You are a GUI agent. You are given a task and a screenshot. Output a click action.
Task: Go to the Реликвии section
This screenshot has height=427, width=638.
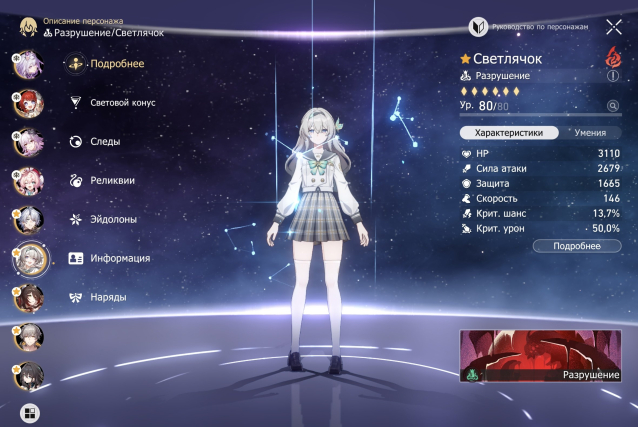tap(111, 180)
